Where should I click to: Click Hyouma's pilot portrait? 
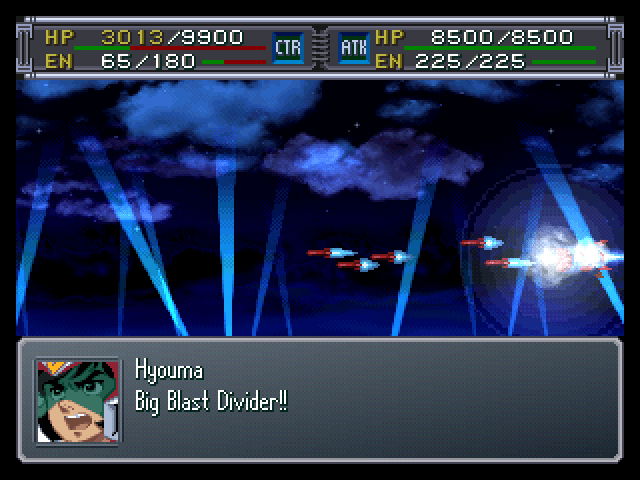pyautogui.click(x=77, y=400)
